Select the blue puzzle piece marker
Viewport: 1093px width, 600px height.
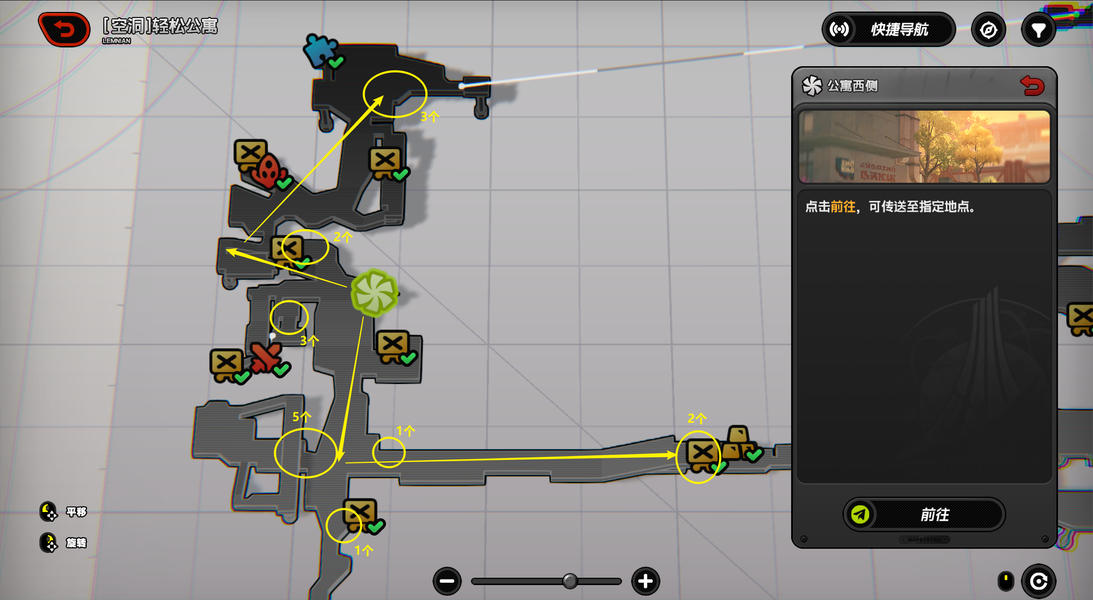[321, 50]
